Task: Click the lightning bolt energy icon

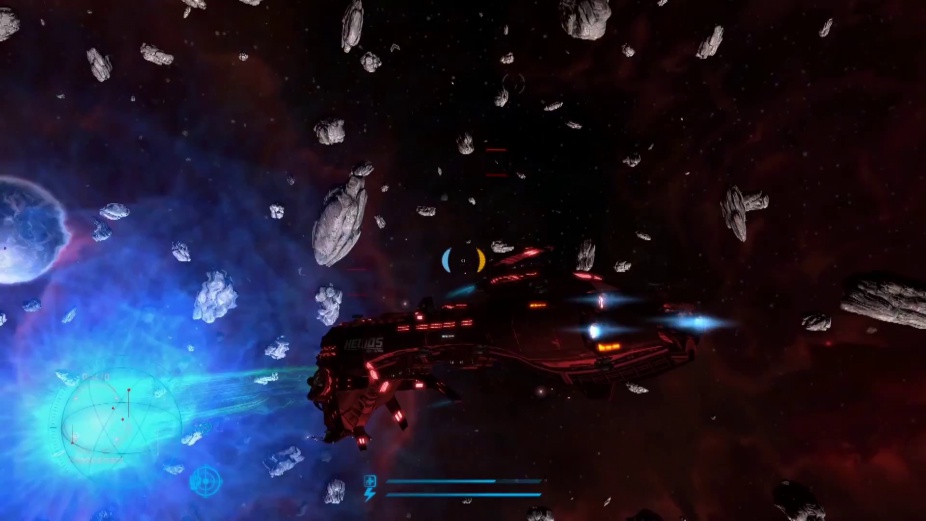Action: pyautogui.click(x=370, y=494)
